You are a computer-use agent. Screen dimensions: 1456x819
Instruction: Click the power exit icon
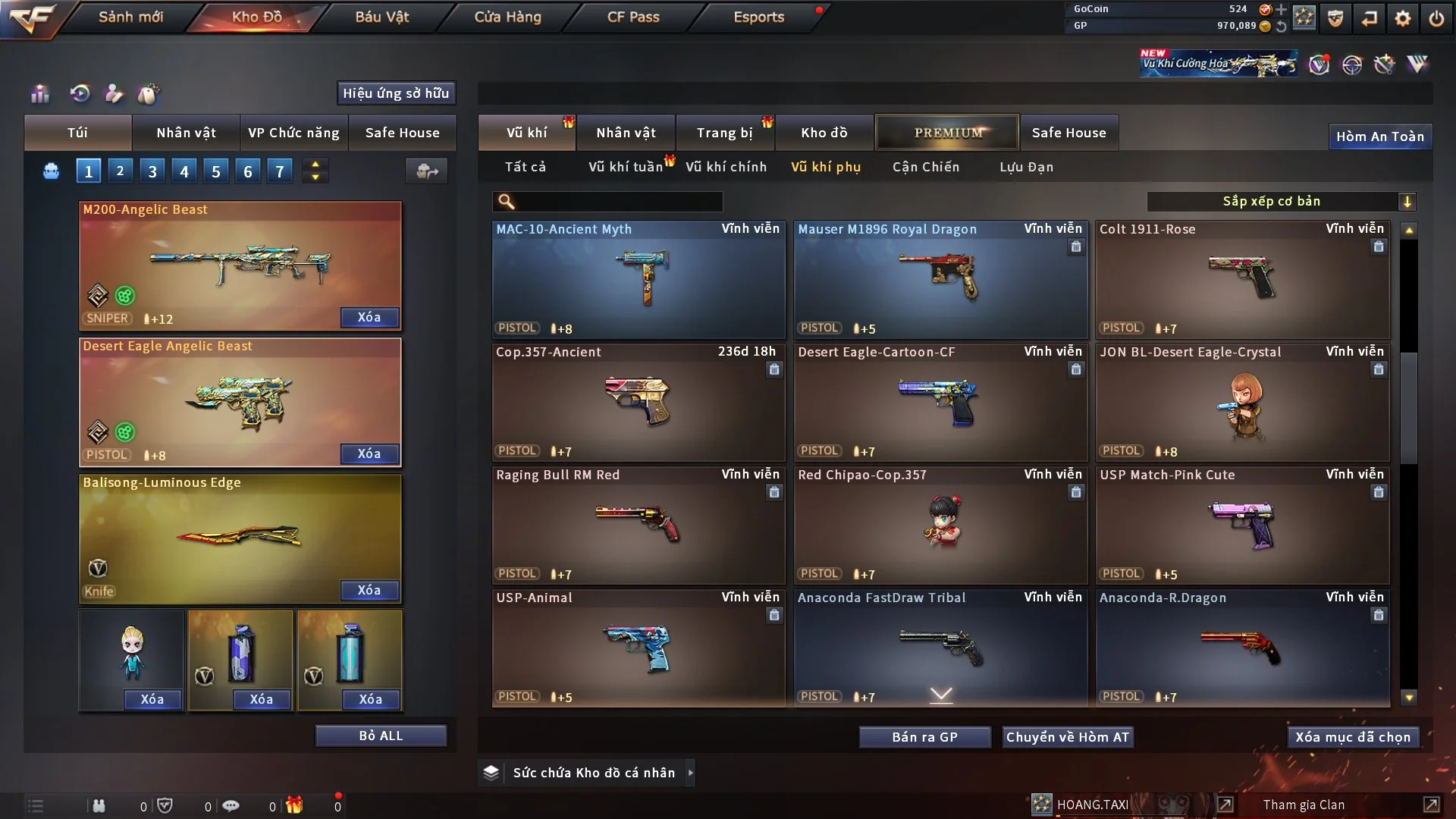[x=1436, y=18]
